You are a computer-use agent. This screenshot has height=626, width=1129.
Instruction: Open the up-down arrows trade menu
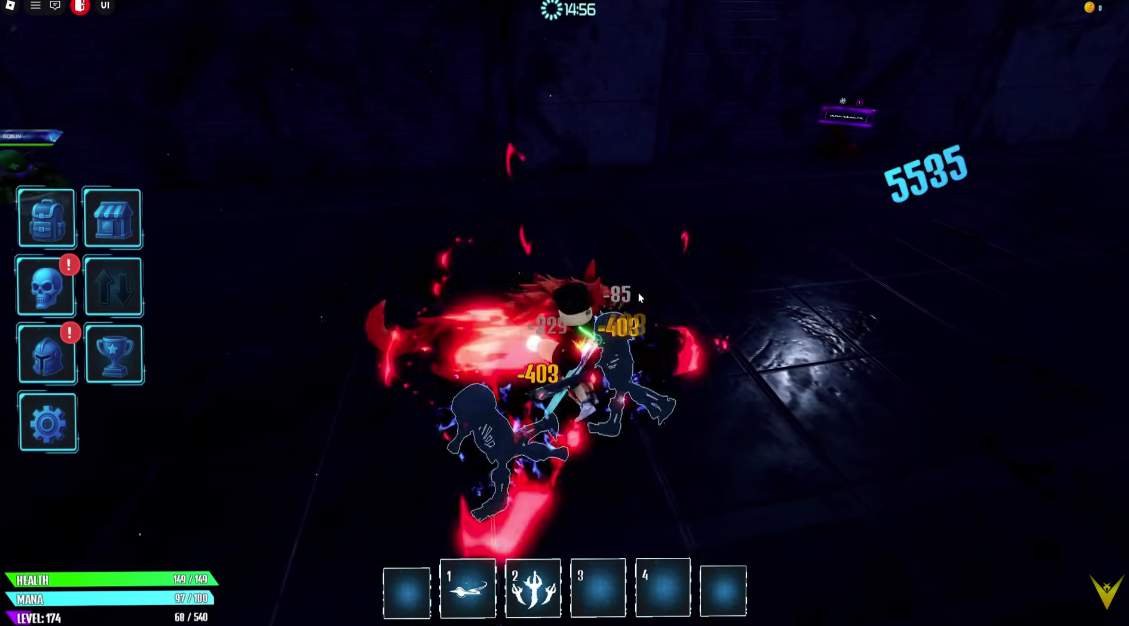point(112,286)
